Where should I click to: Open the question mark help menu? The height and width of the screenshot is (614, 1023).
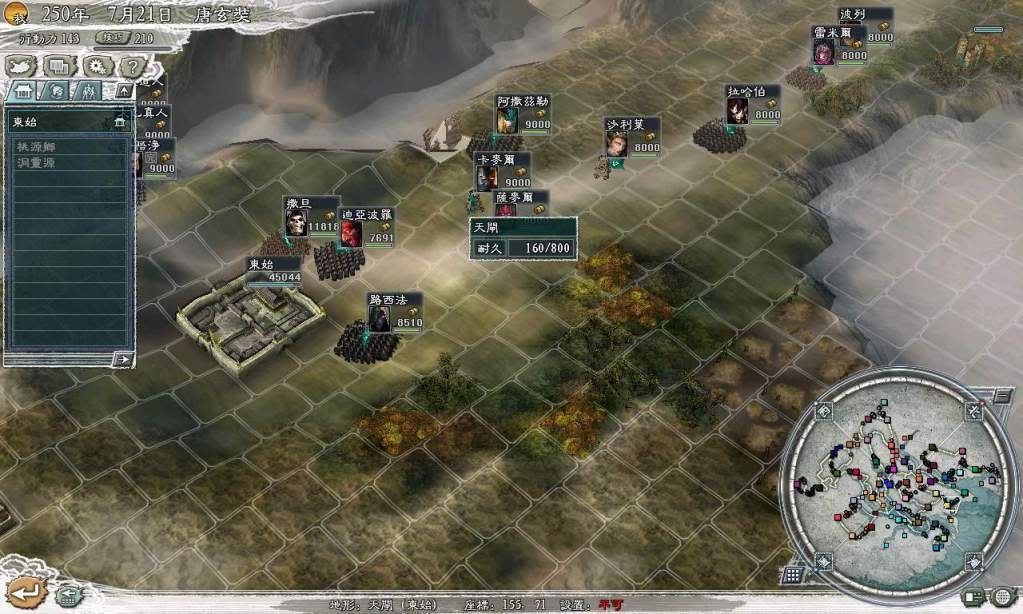pyautogui.click(x=132, y=66)
